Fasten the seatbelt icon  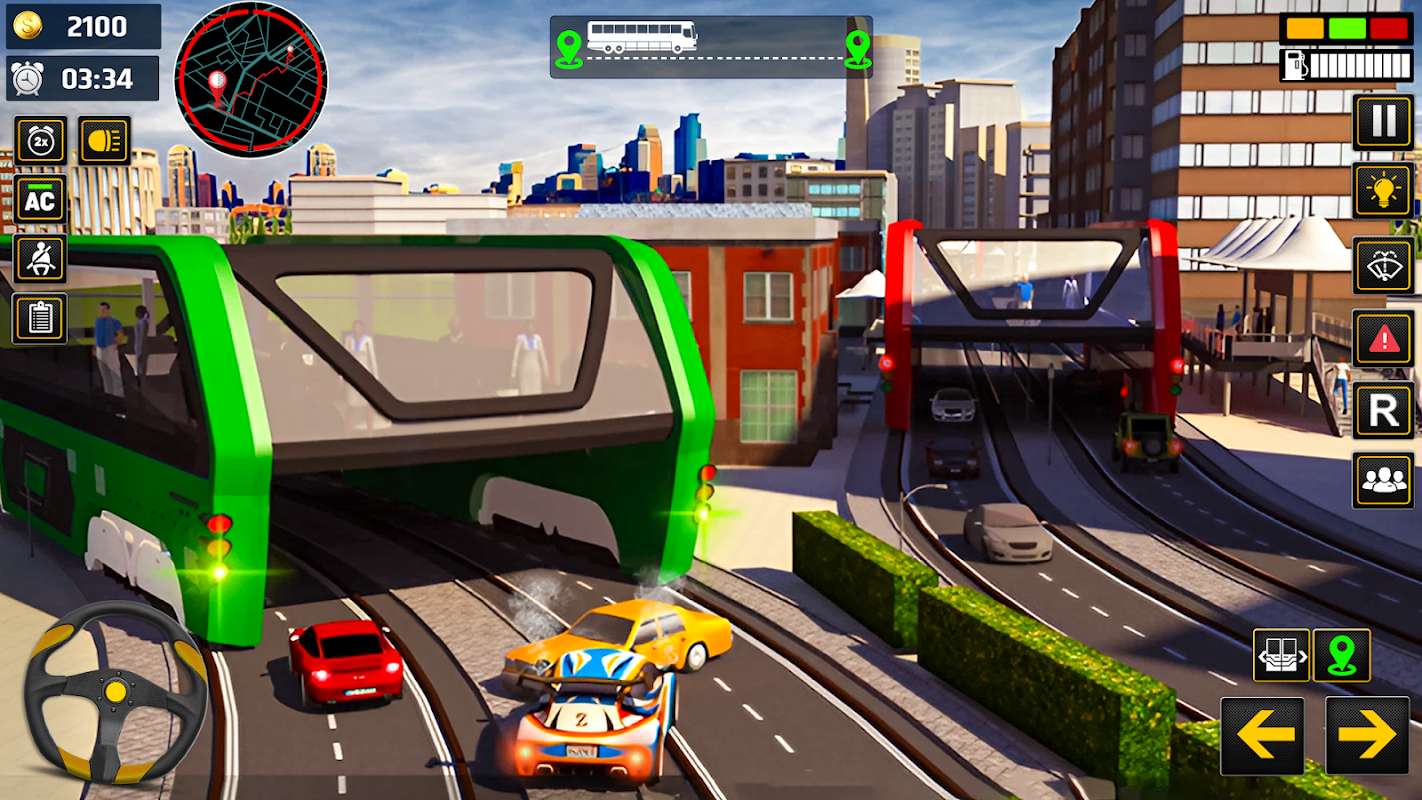40,259
